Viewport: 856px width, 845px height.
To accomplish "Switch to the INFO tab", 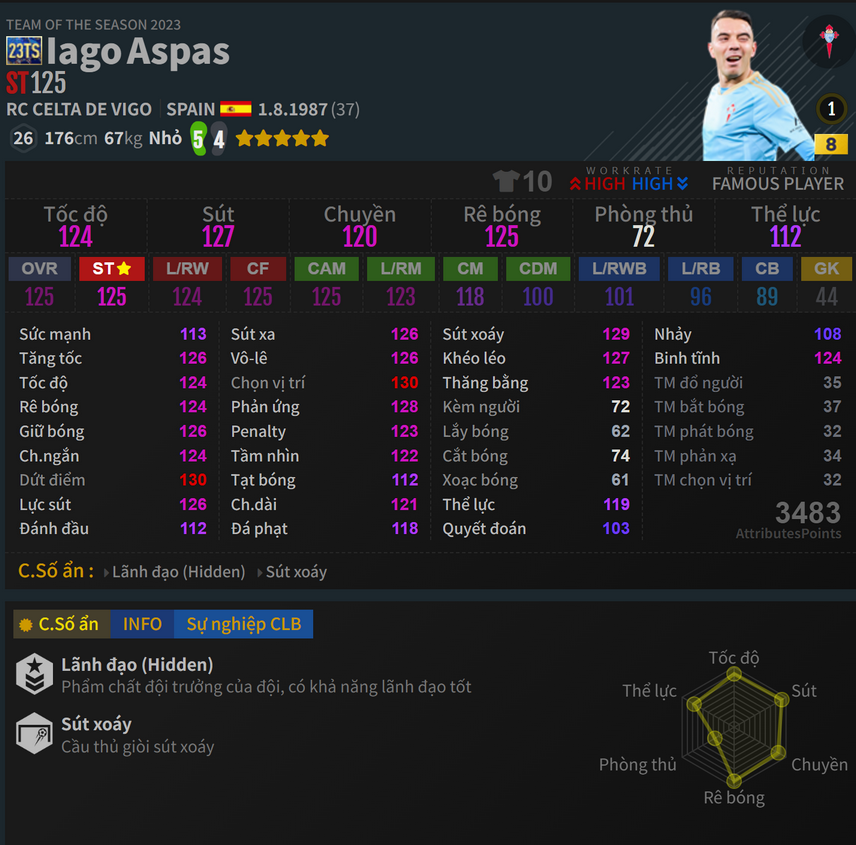I will click(142, 624).
